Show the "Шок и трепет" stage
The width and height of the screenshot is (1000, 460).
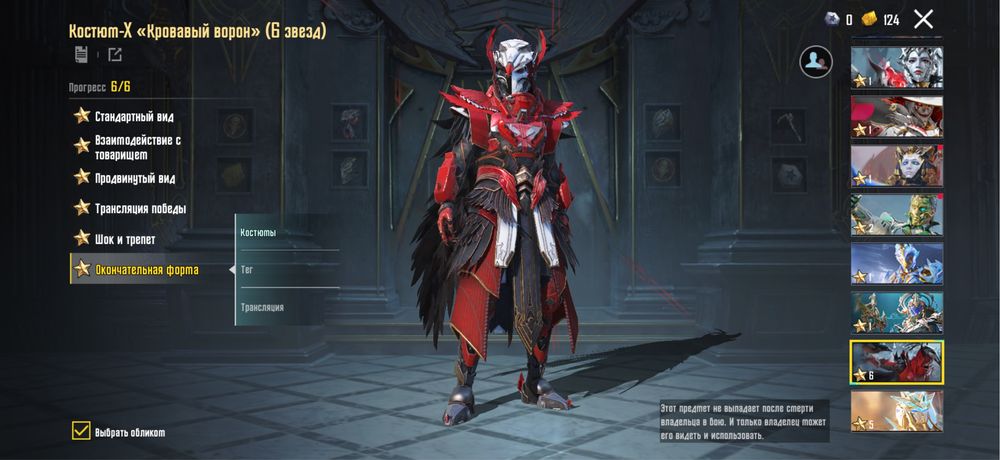coord(124,239)
